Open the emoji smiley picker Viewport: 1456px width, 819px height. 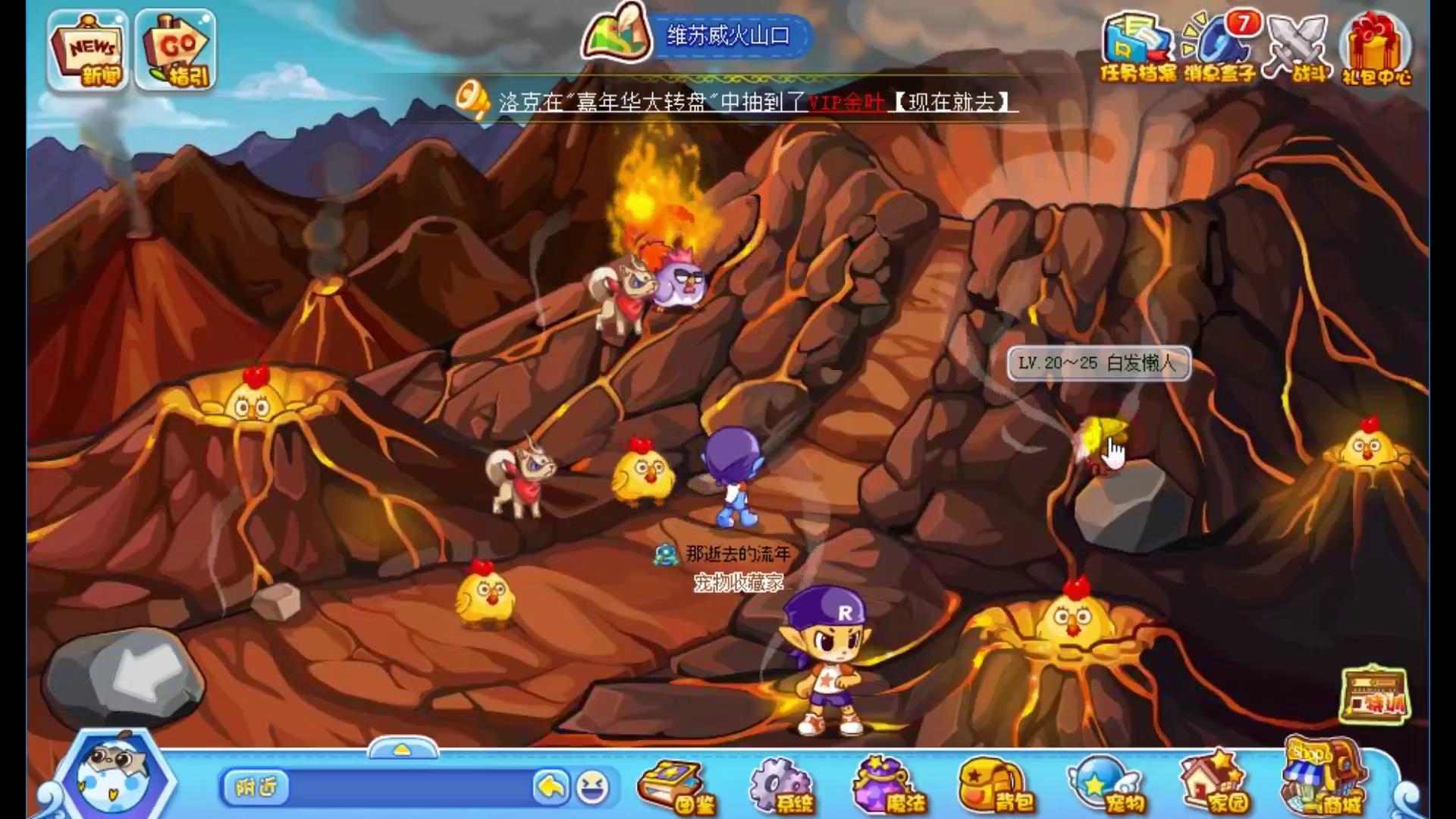(592, 788)
